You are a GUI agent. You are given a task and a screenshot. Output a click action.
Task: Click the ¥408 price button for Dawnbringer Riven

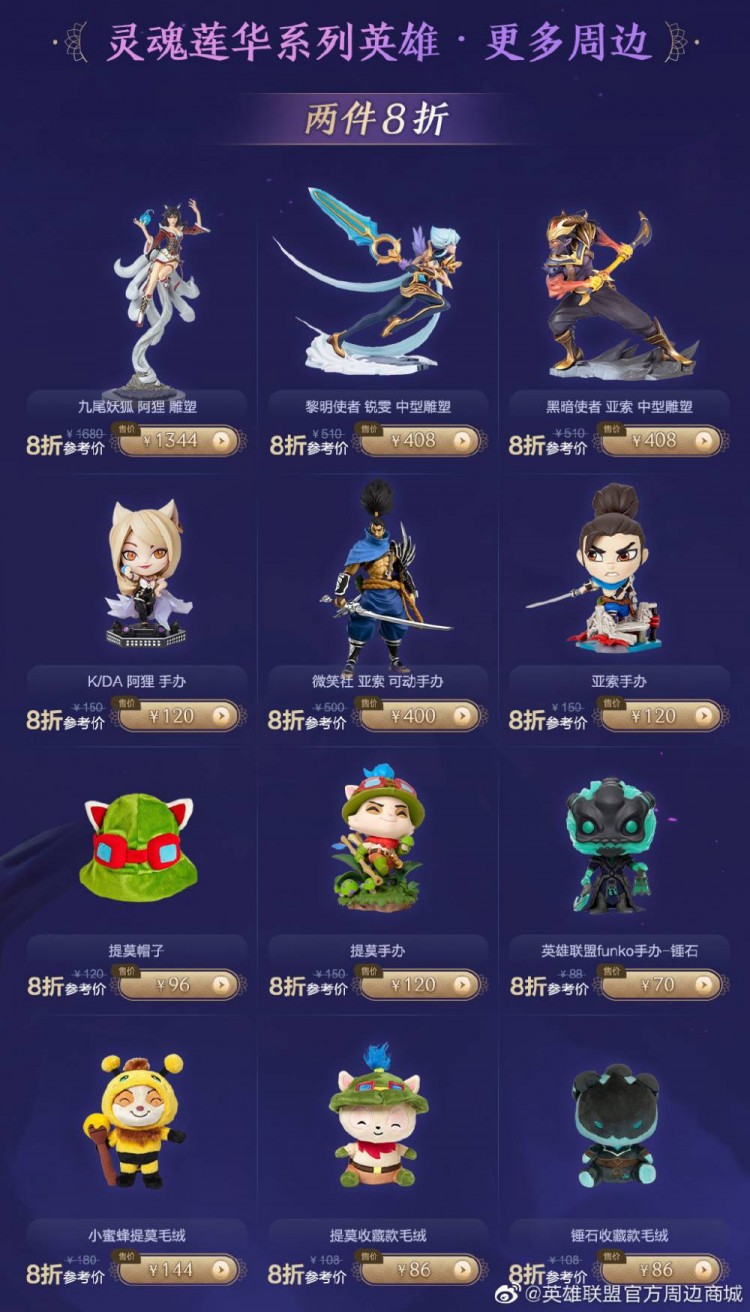point(419,440)
